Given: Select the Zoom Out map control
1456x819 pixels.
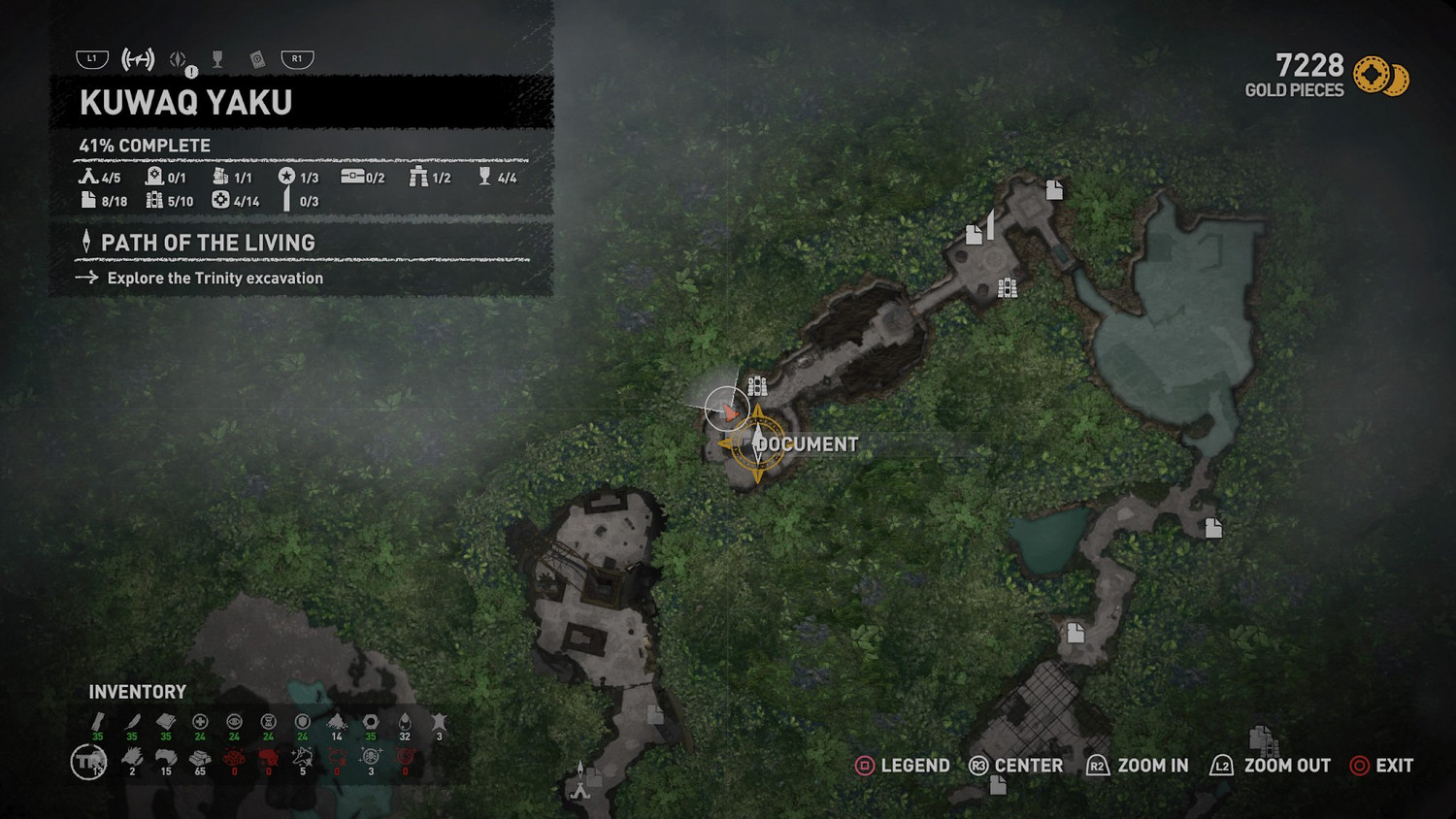Looking at the screenshot, I should pyautogui.click(x=1270, y=766).
